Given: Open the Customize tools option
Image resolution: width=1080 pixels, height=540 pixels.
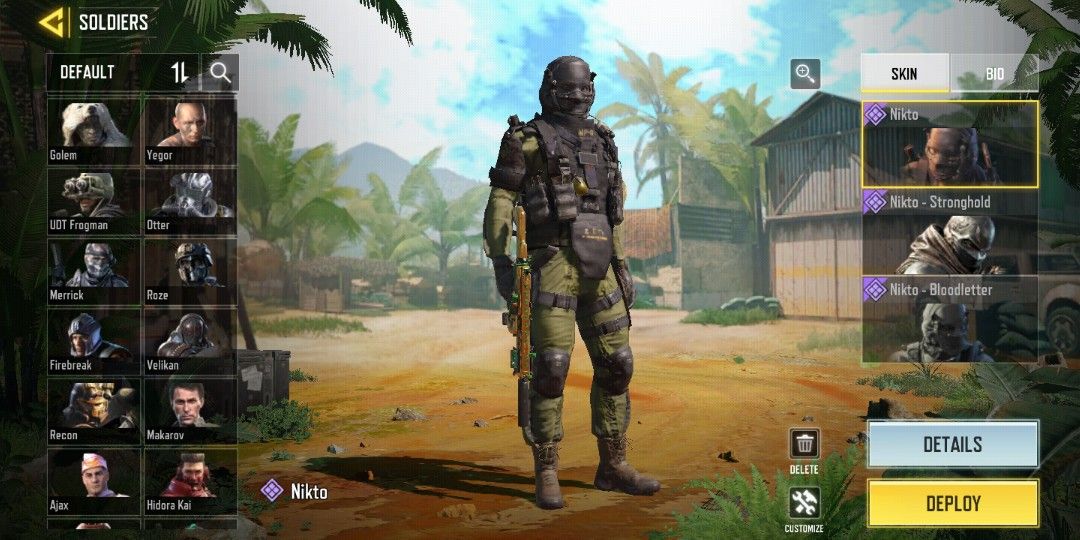Looking at the screenshot, I should [804, 504].
